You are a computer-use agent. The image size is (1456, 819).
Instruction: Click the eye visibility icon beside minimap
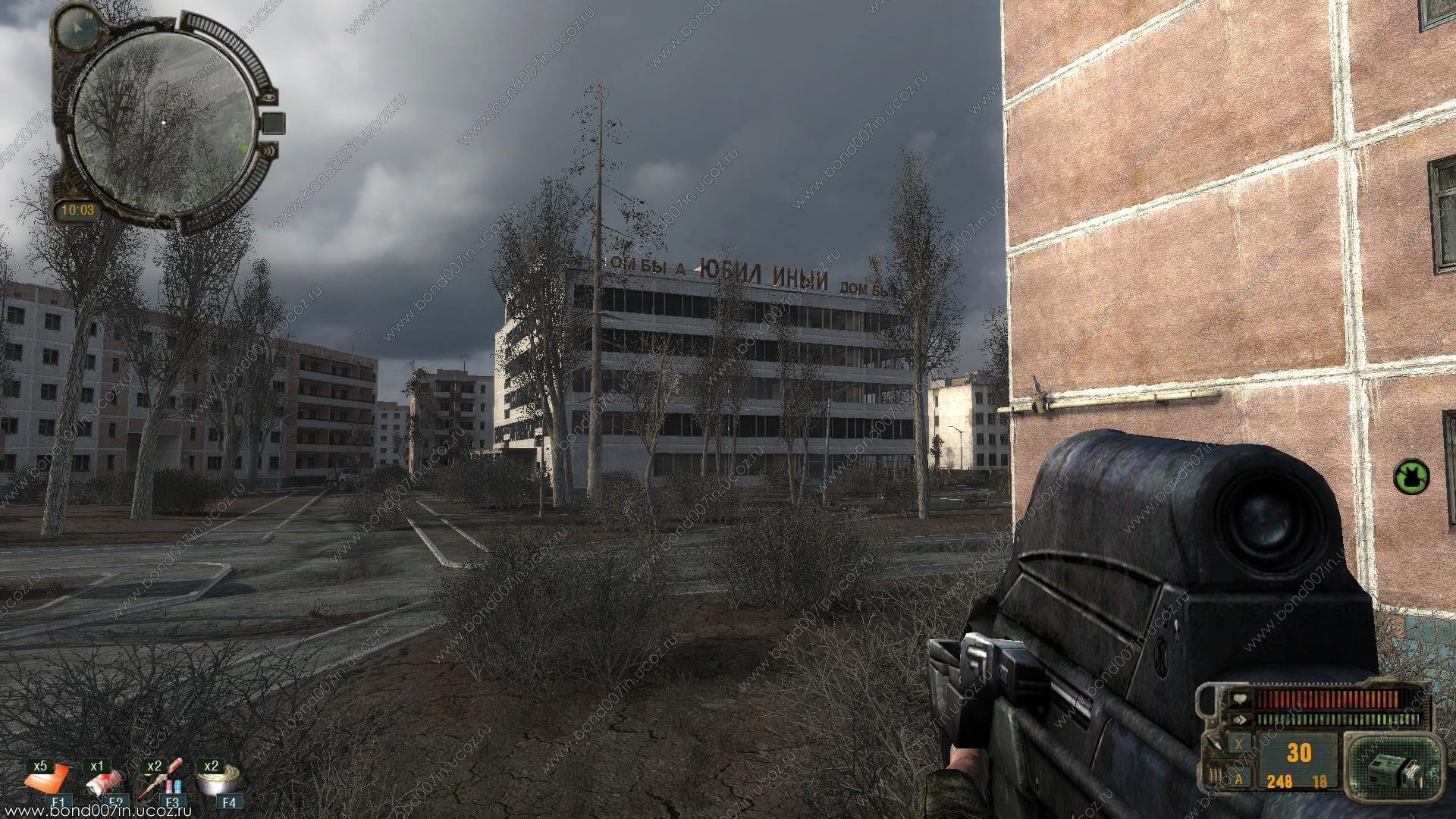coord(269,97)
